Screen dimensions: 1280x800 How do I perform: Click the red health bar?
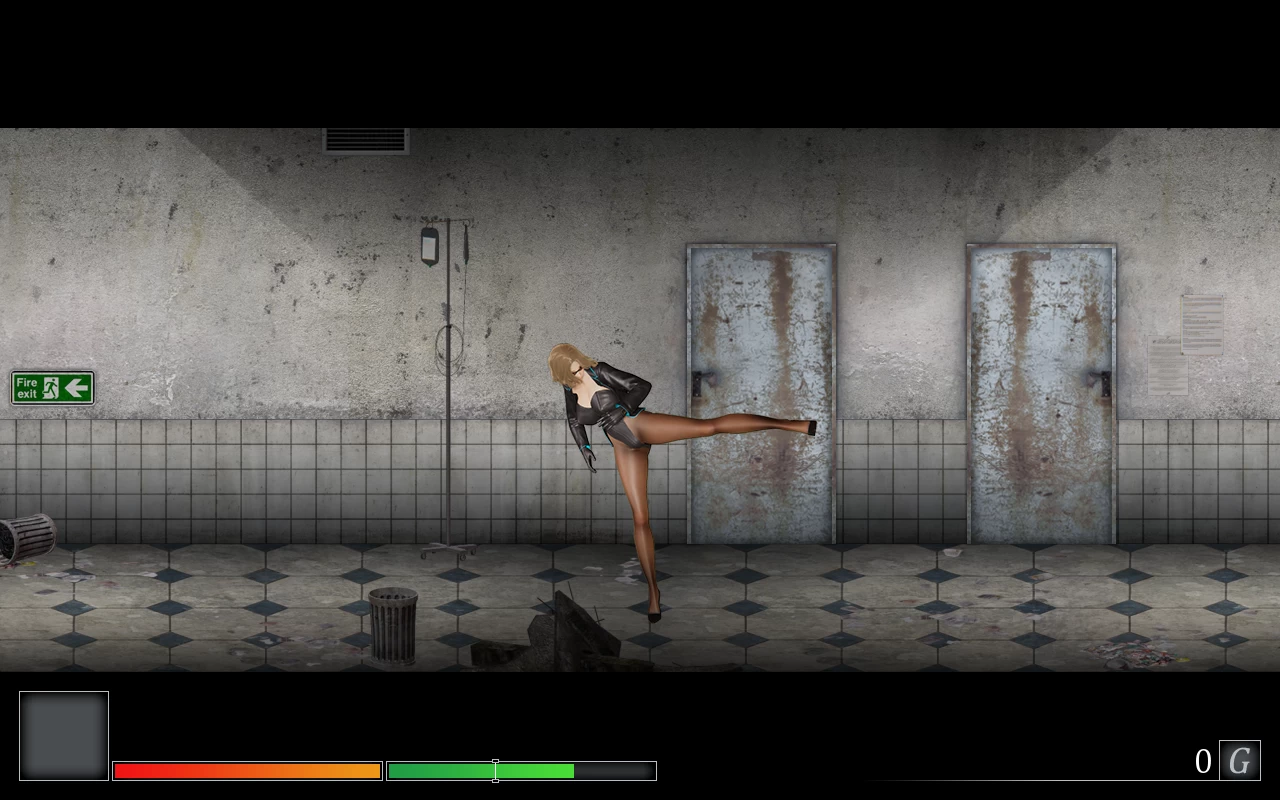[x=245, y=770]
